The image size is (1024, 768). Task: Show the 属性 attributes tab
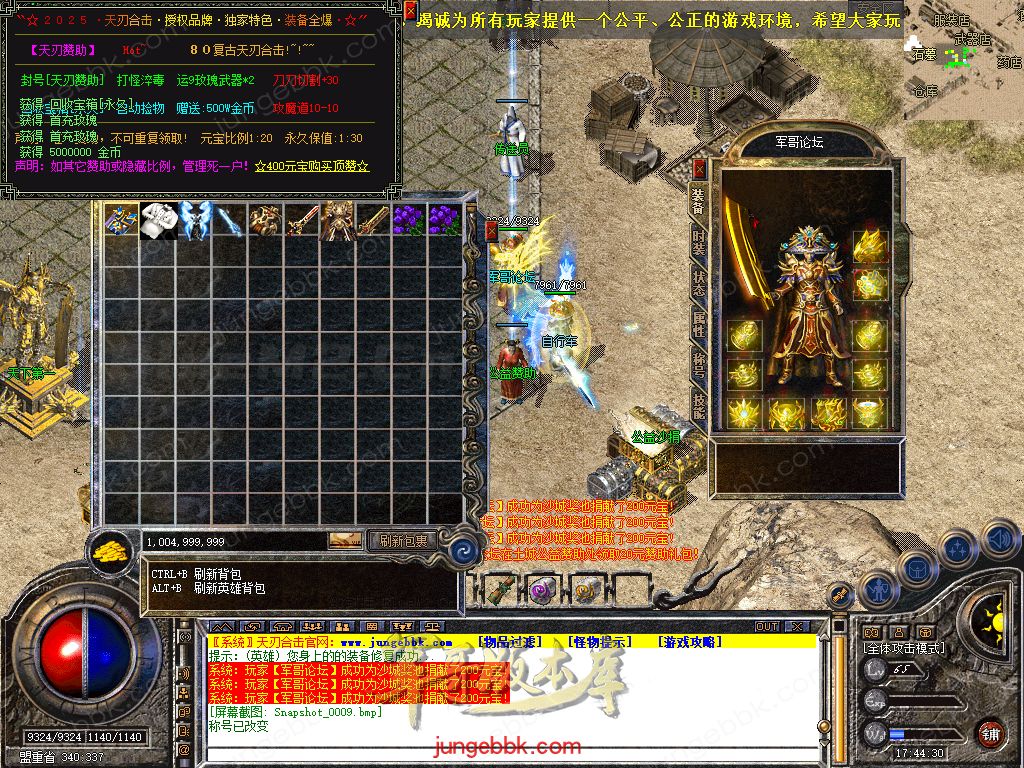click(x=699, y=324)
